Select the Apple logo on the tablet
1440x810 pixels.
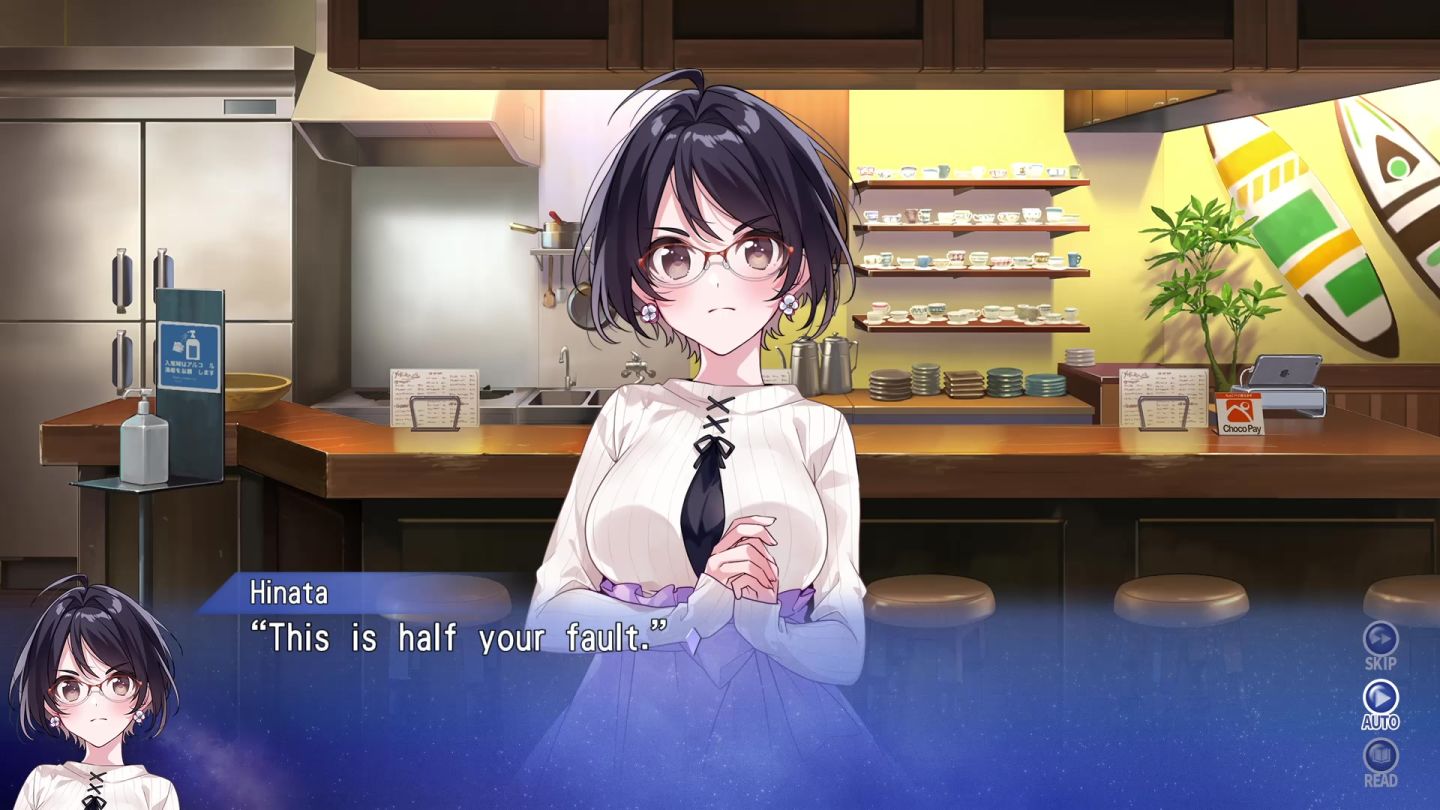[1283, 373]
